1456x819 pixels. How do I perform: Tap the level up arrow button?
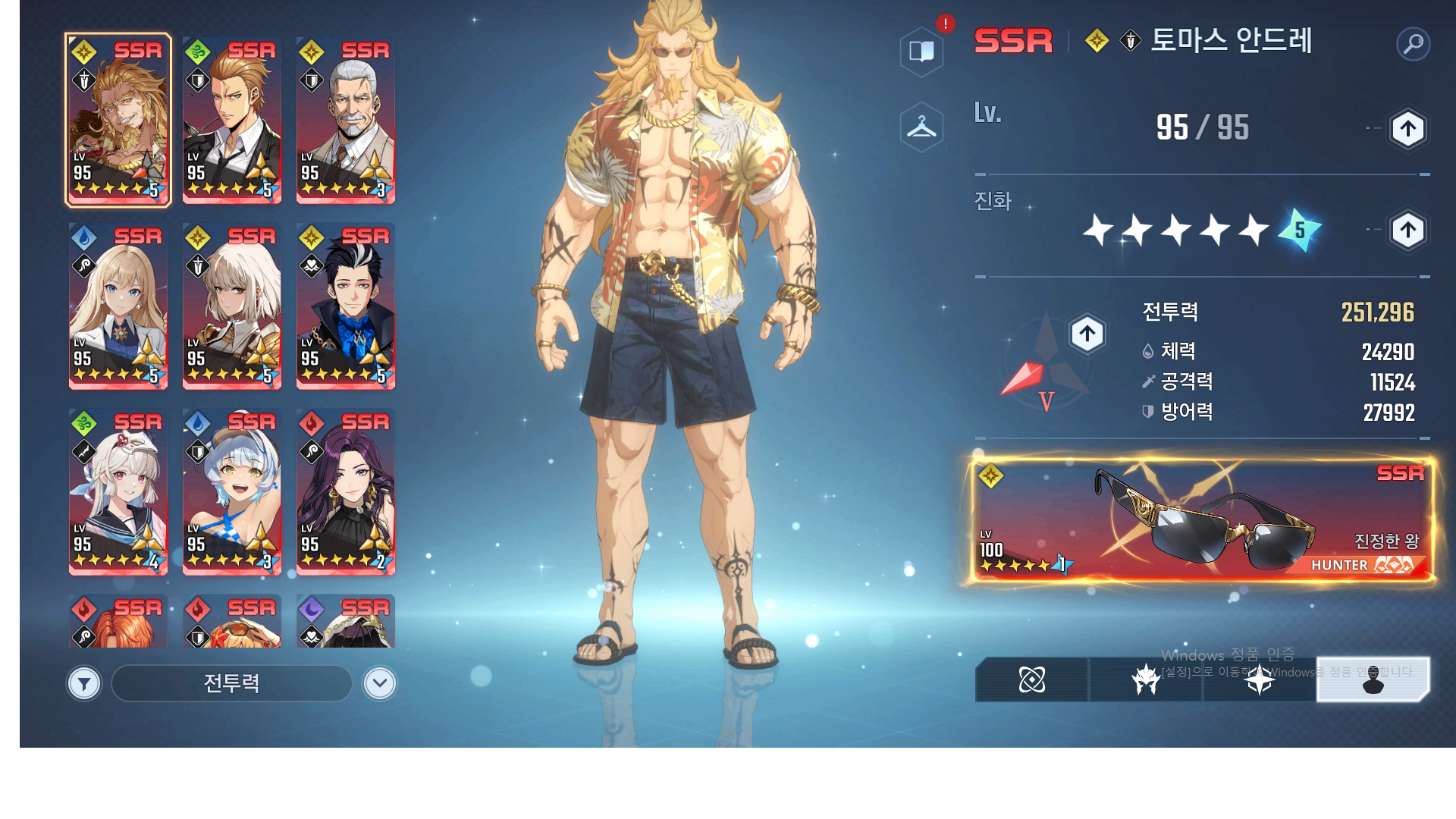1407,129
